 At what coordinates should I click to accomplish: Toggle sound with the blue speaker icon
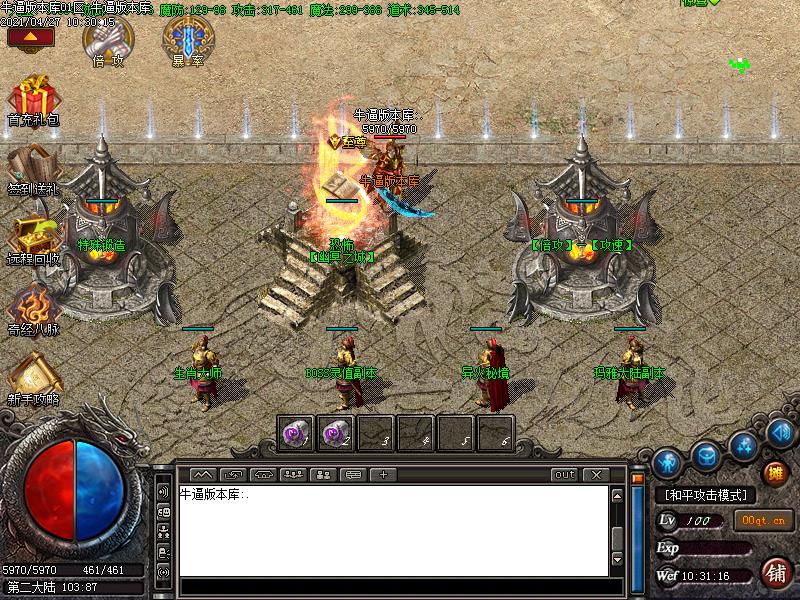[x=779, y=433]
